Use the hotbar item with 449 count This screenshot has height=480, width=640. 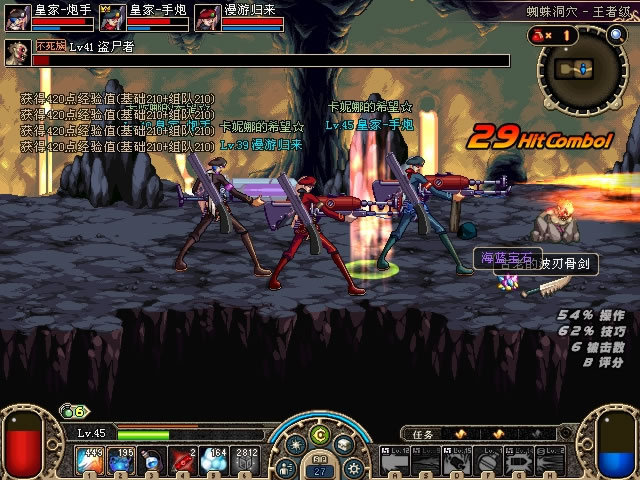coord(89,460)
